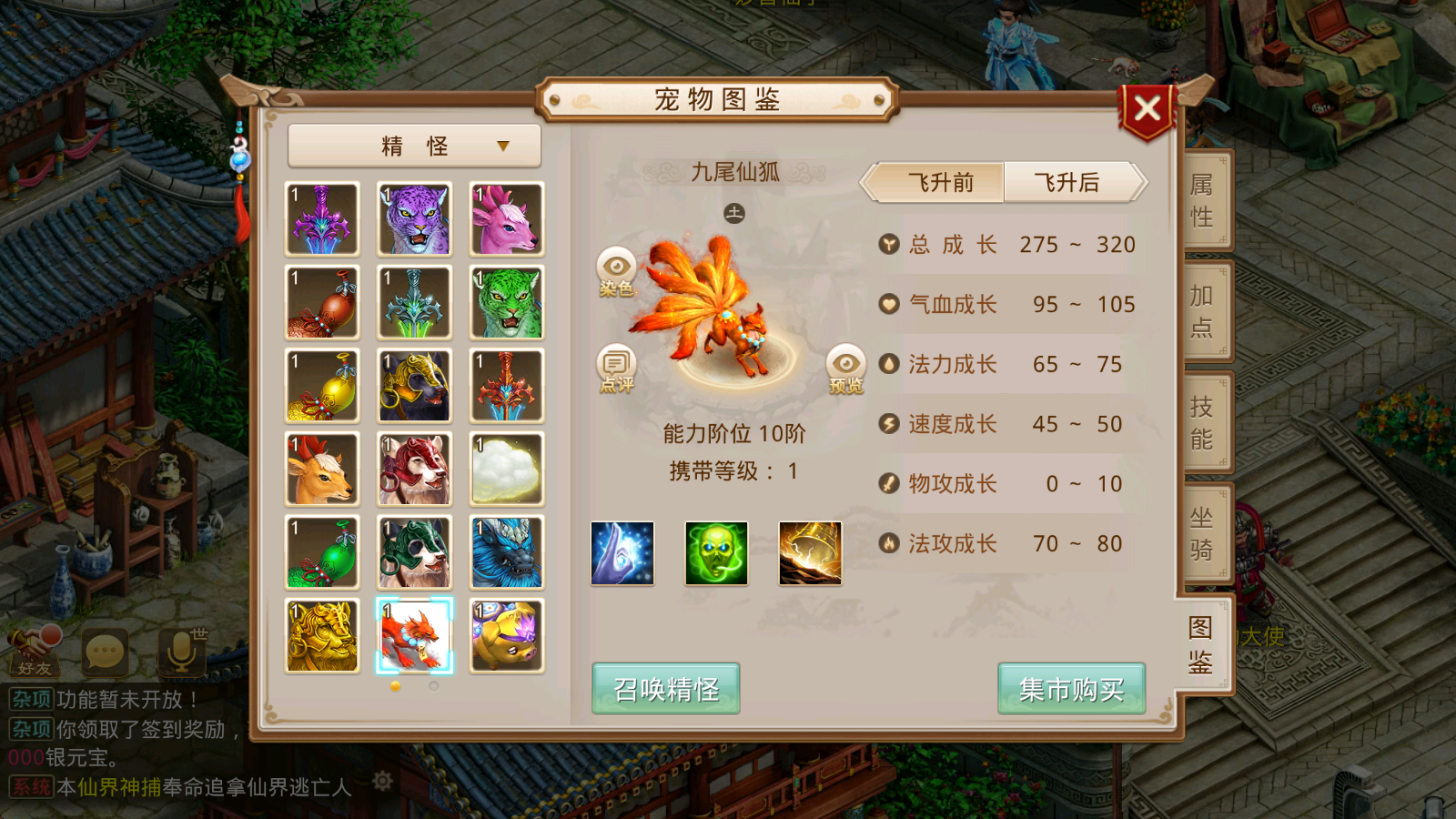Image resolution: width=1456 pixels, height=819 pixels.
Task: Select the first skill icon below the fox
Action: (x=622, y=554)
